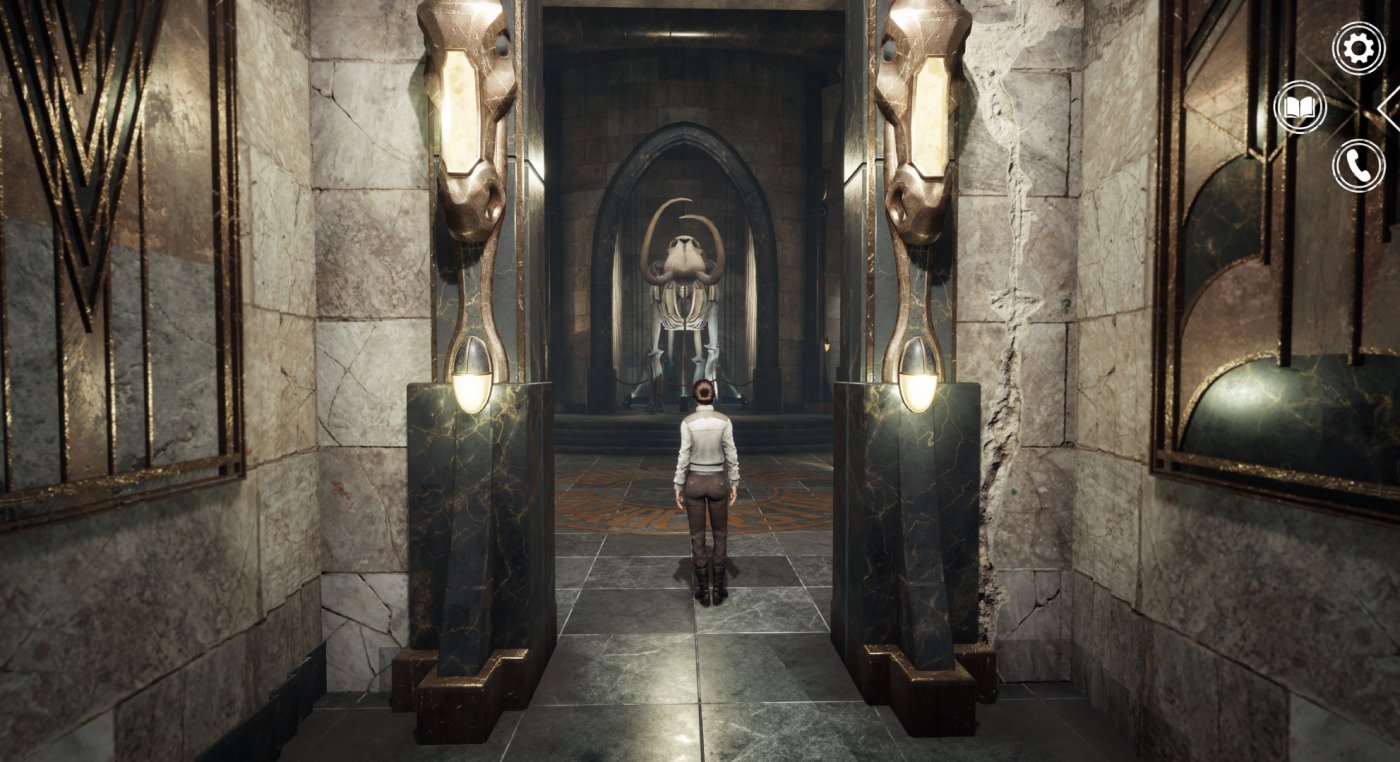Viewport: 1400px width, 762px height.
Task: Use the phone call icon
Action: [x=1358, y=166]
